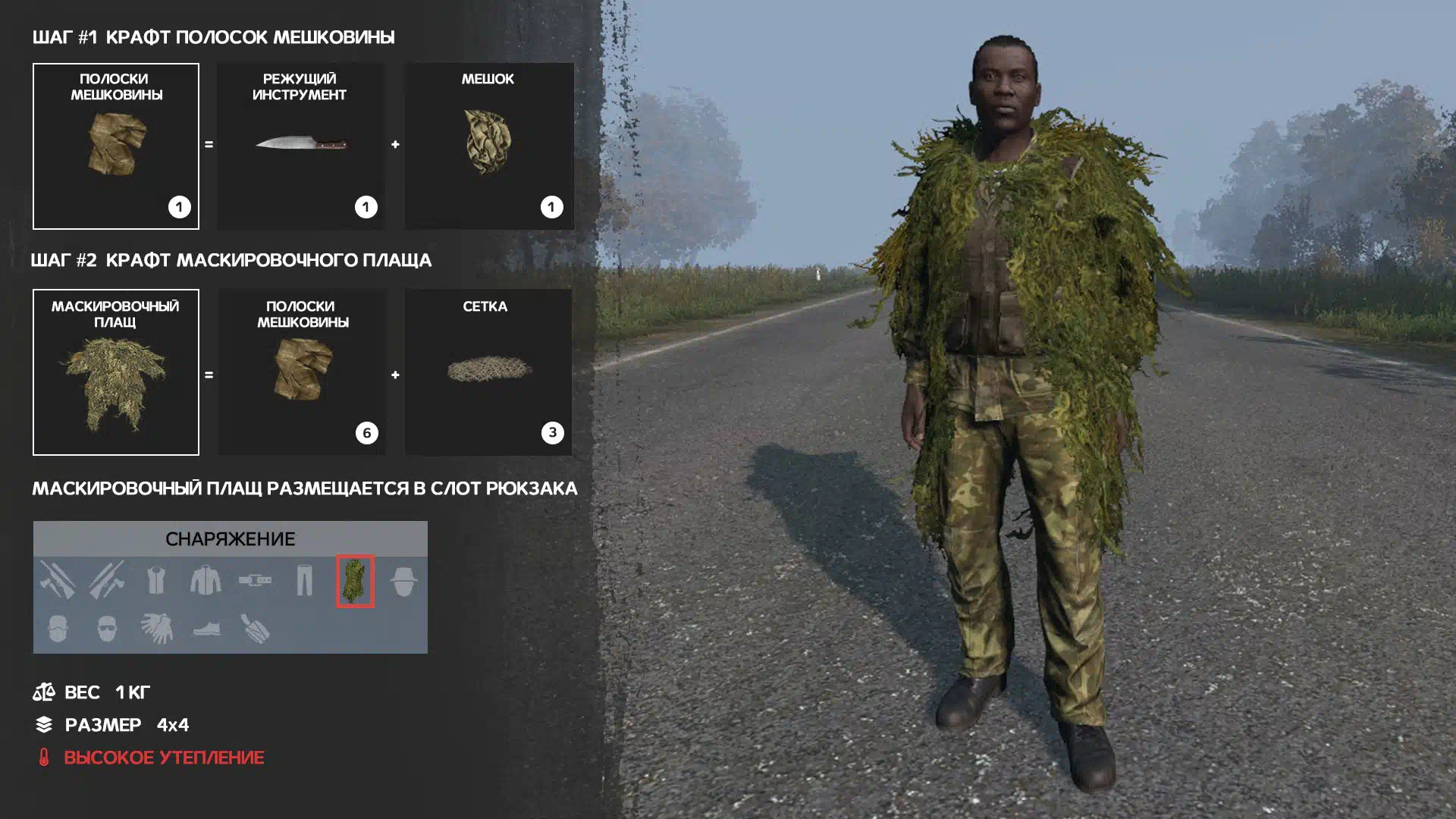
Task: Select the belt equipment slot
Action: point(256,582)
